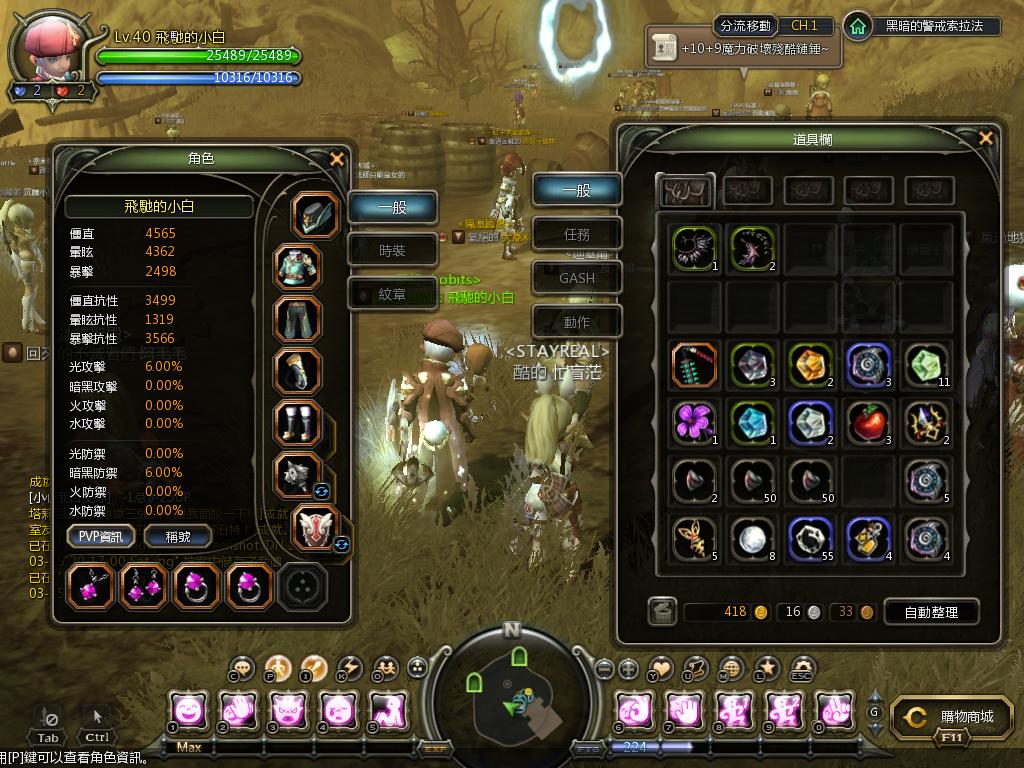1024x768 pixels.
Task: Select the red apple item slot
Action: [x=869, y=423]
